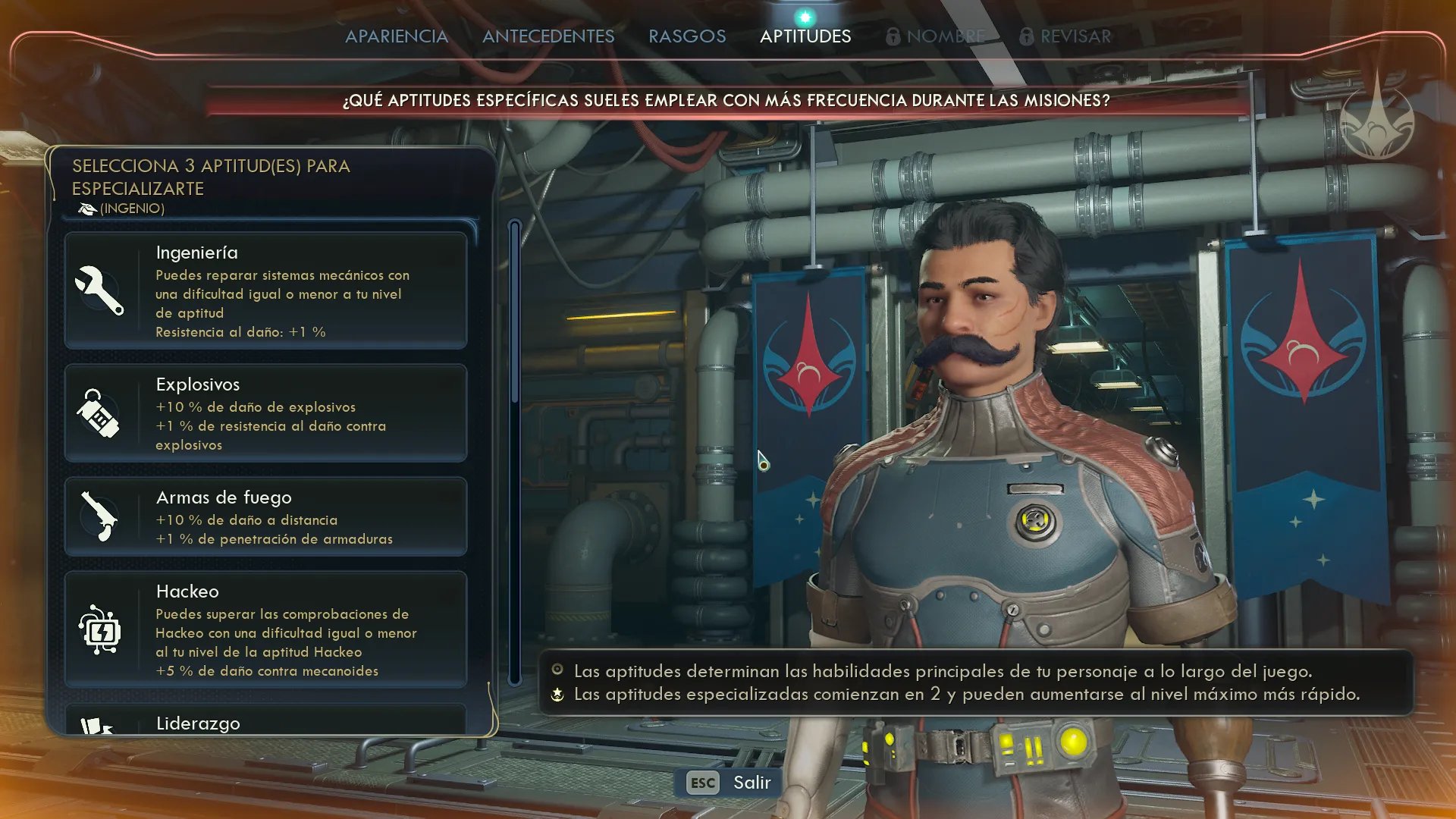Exit with the Salir button

(x=728, y=783)
